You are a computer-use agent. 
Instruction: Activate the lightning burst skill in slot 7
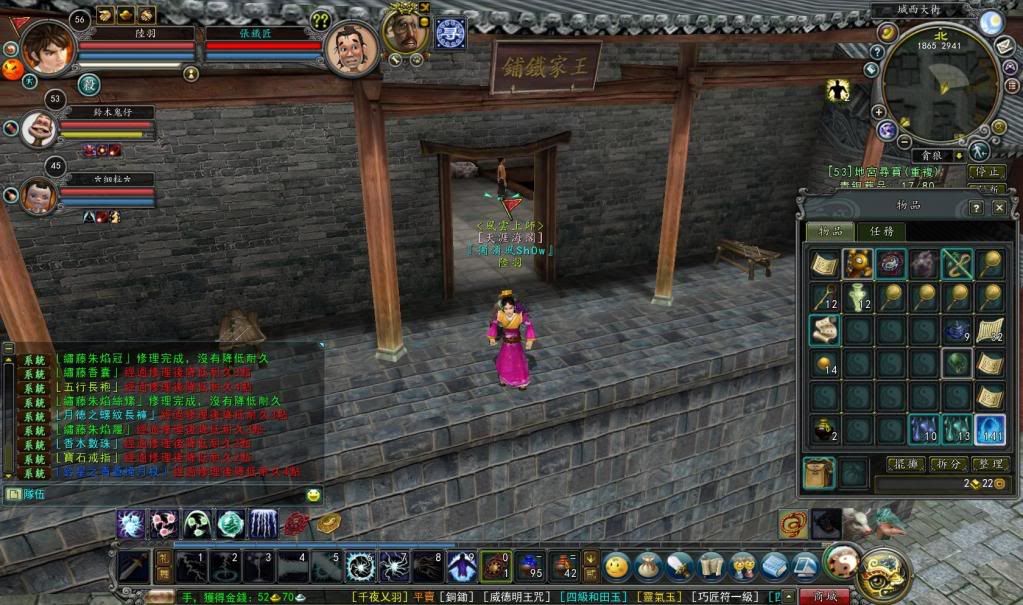point(394,566)
